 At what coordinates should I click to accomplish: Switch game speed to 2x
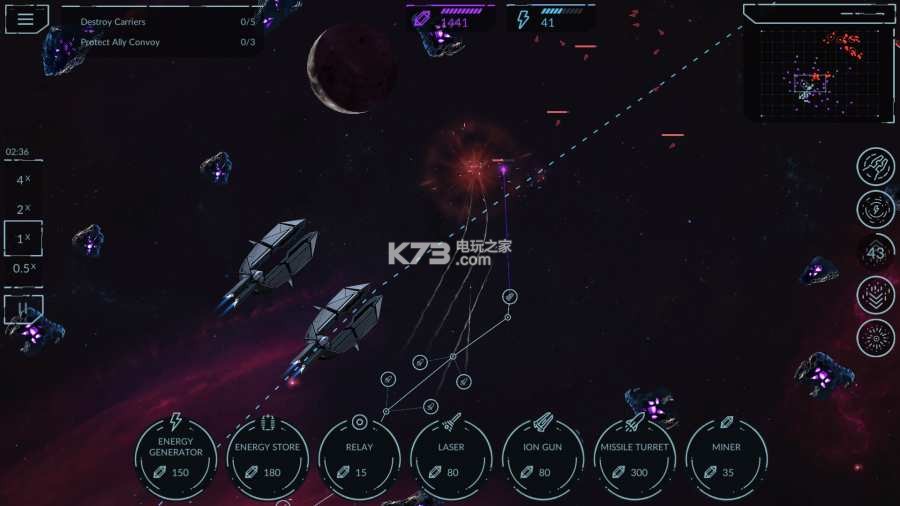22,210
